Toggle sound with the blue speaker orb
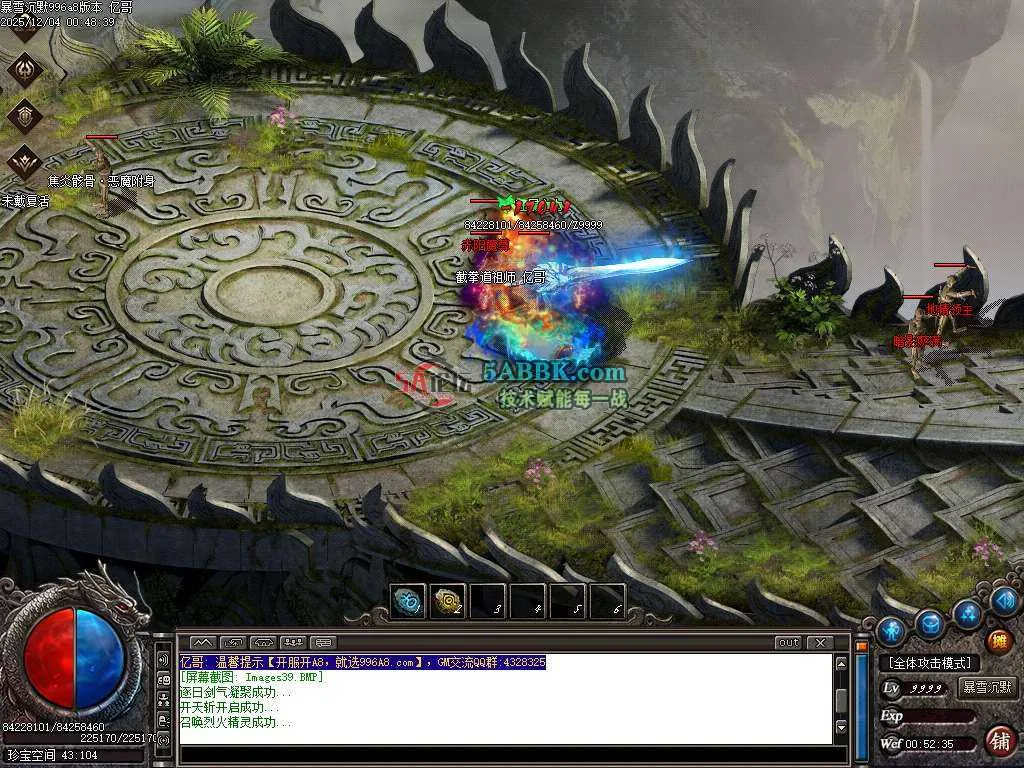Screen dimensions: 1024x768 [x=1005, y=600]
